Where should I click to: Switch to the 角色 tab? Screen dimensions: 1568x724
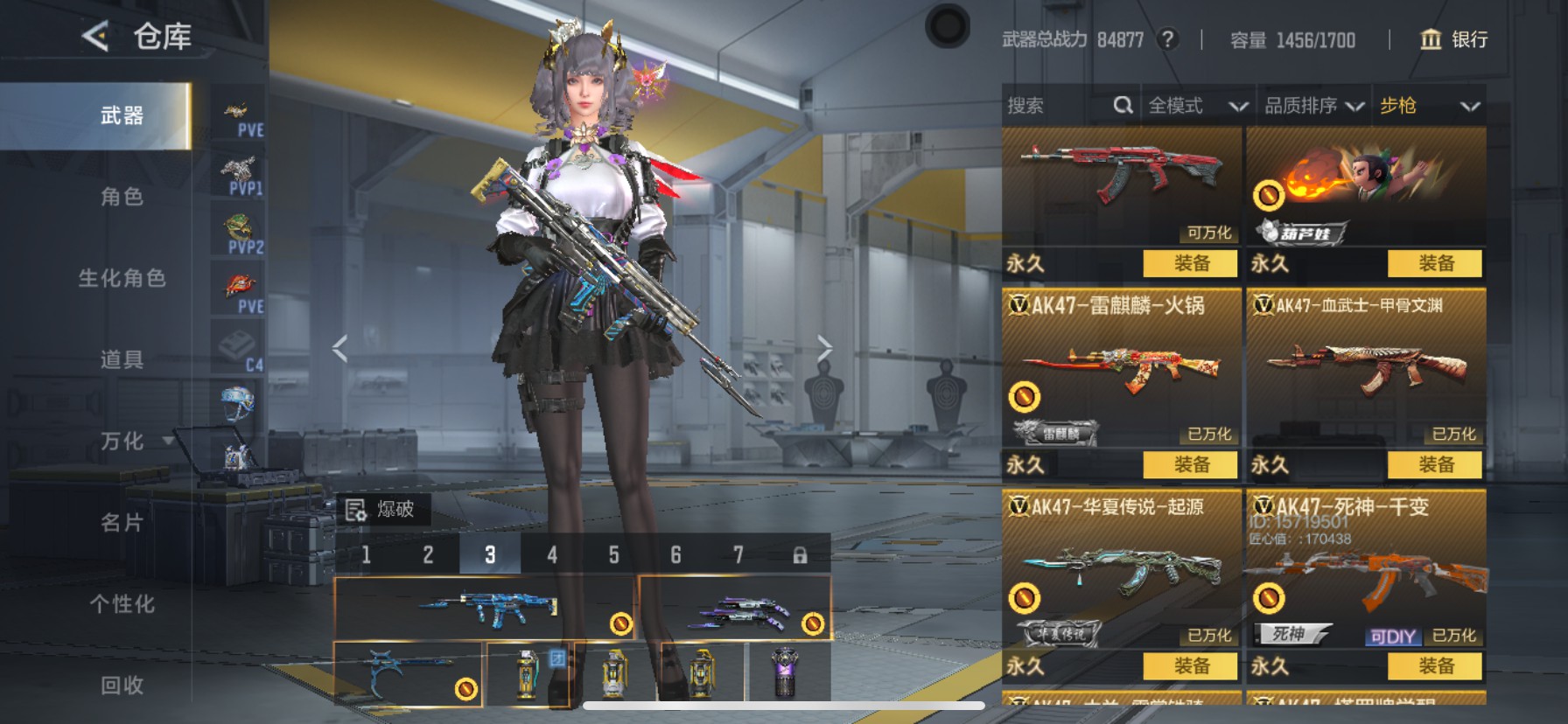[x=122, y=197]
